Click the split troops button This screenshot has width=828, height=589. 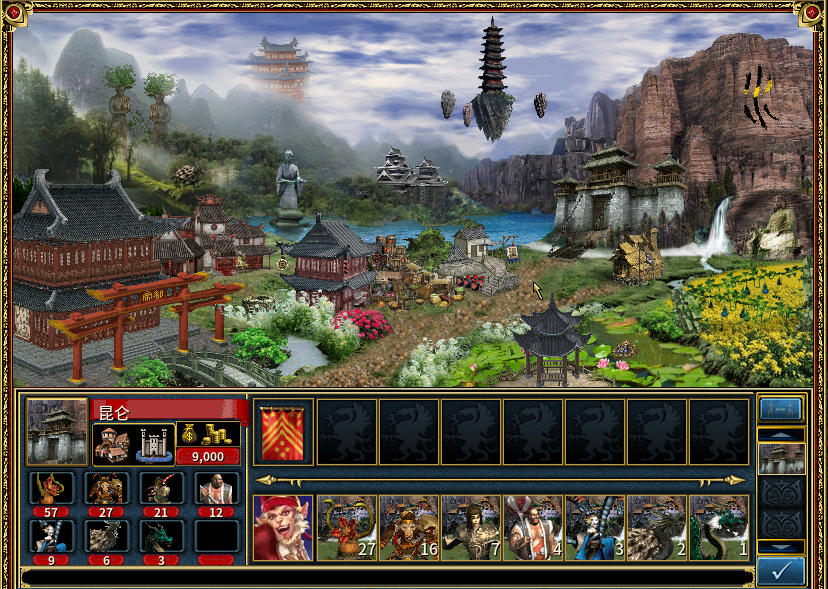[781, 408]
